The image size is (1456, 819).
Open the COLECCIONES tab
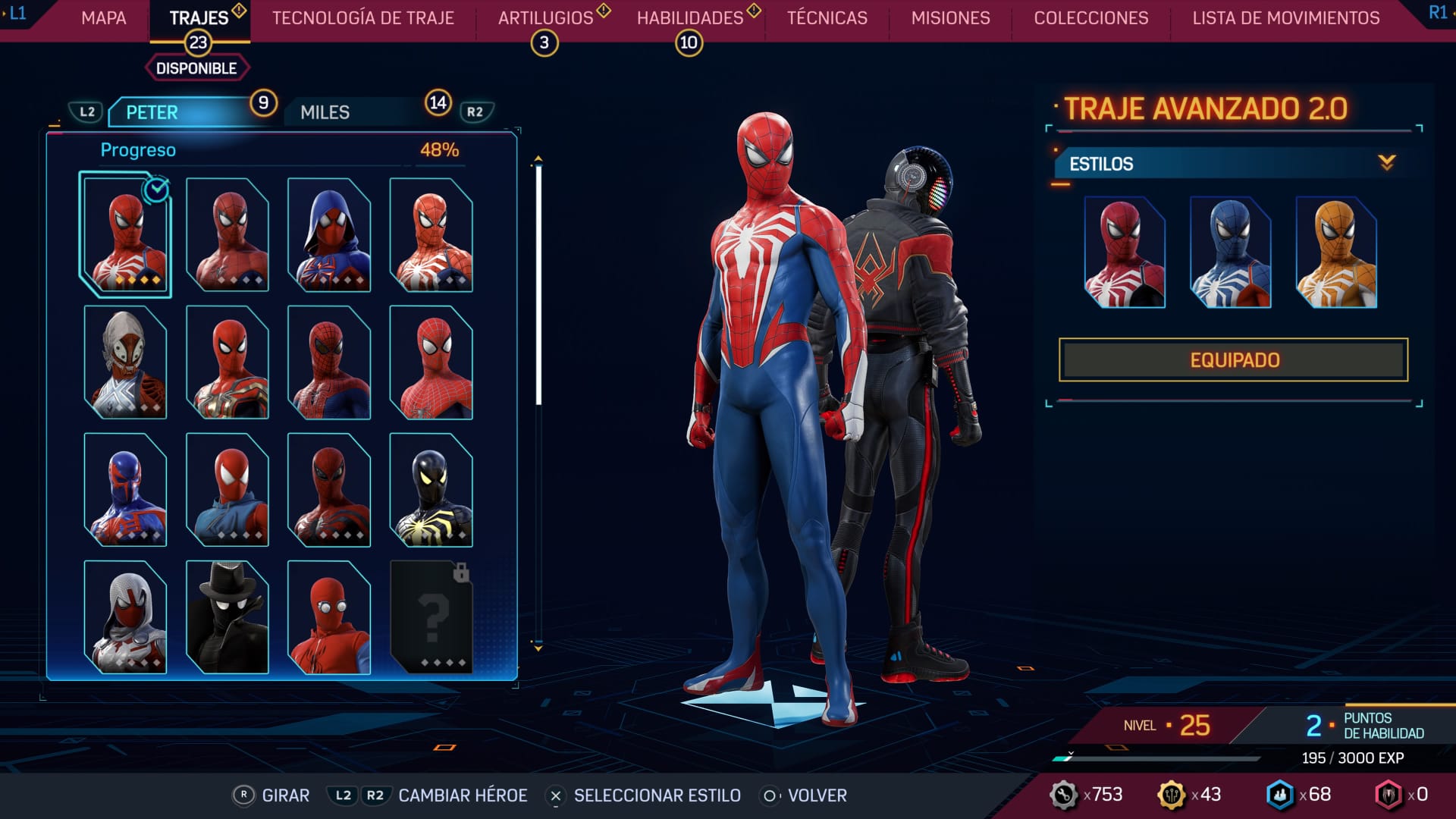pos(1090,18)
